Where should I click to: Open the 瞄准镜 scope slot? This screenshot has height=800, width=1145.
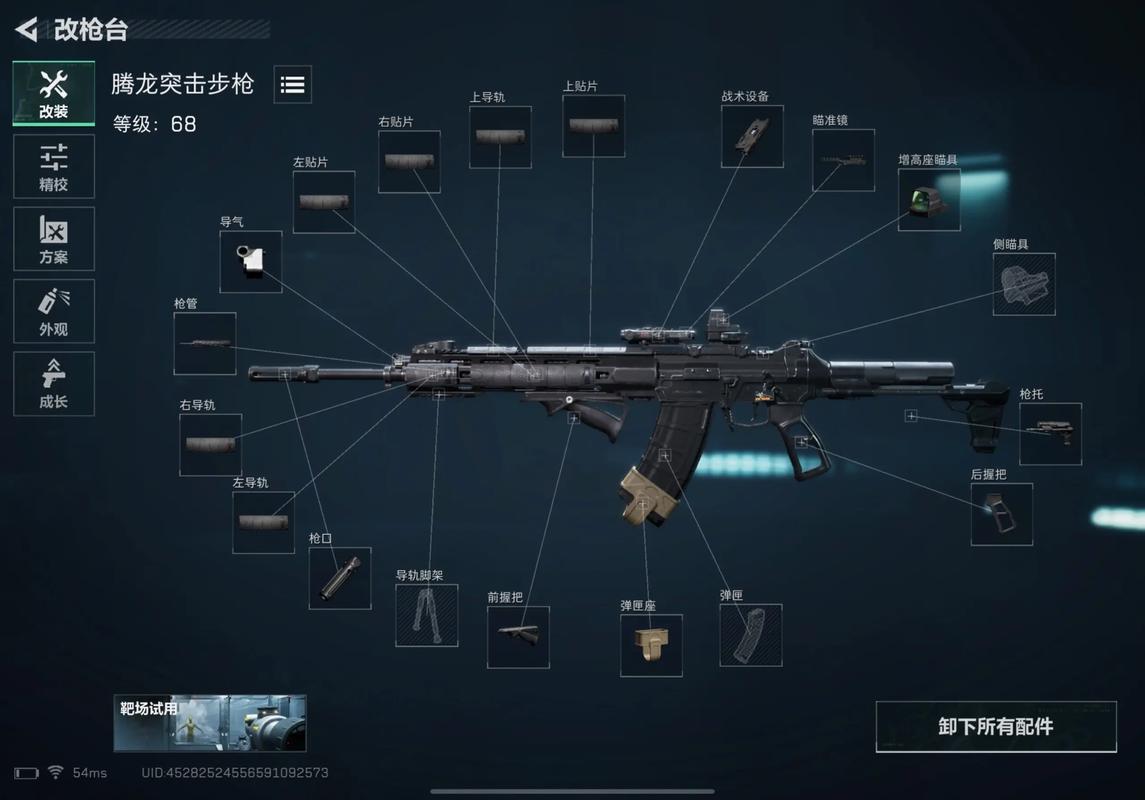click(843, 160)
